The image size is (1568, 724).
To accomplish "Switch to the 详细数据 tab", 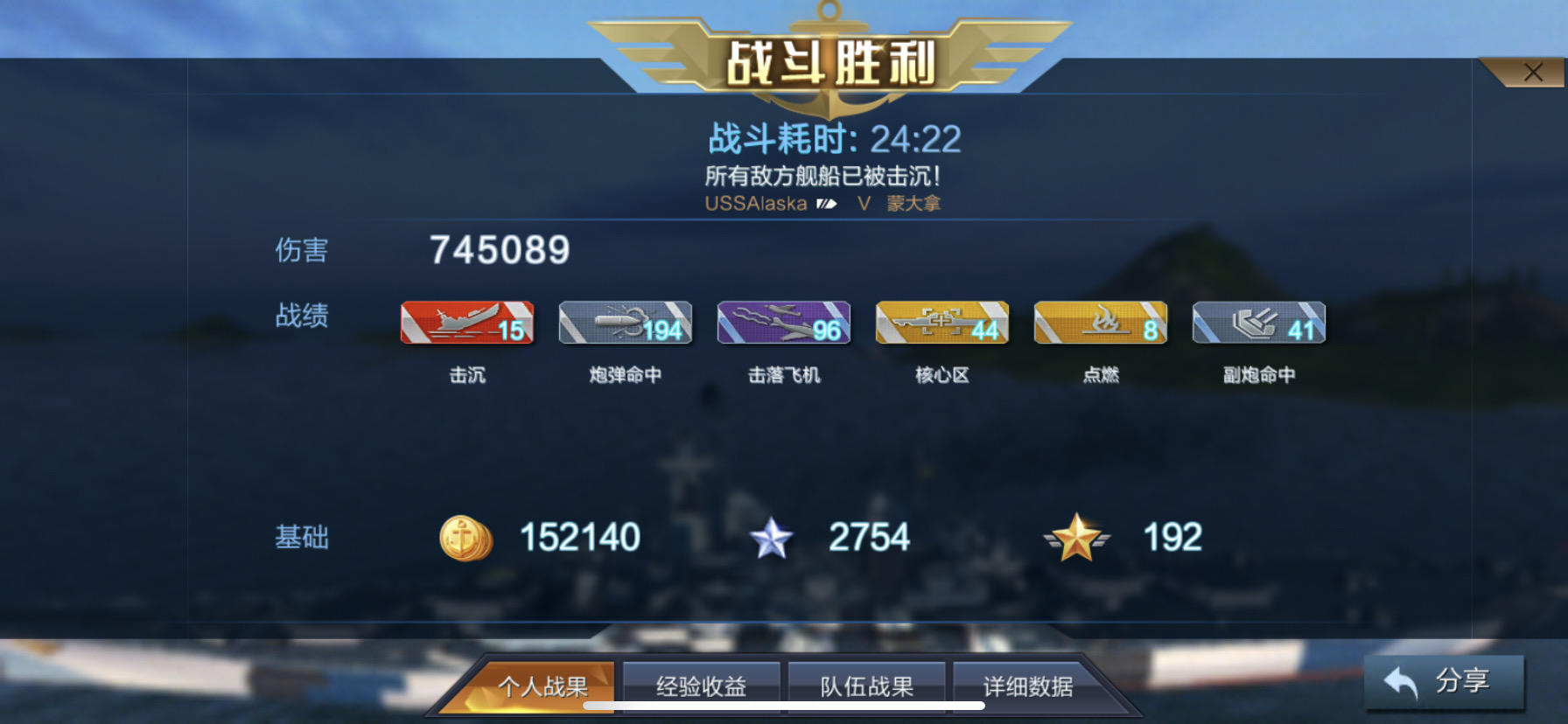I will 1029,687.
